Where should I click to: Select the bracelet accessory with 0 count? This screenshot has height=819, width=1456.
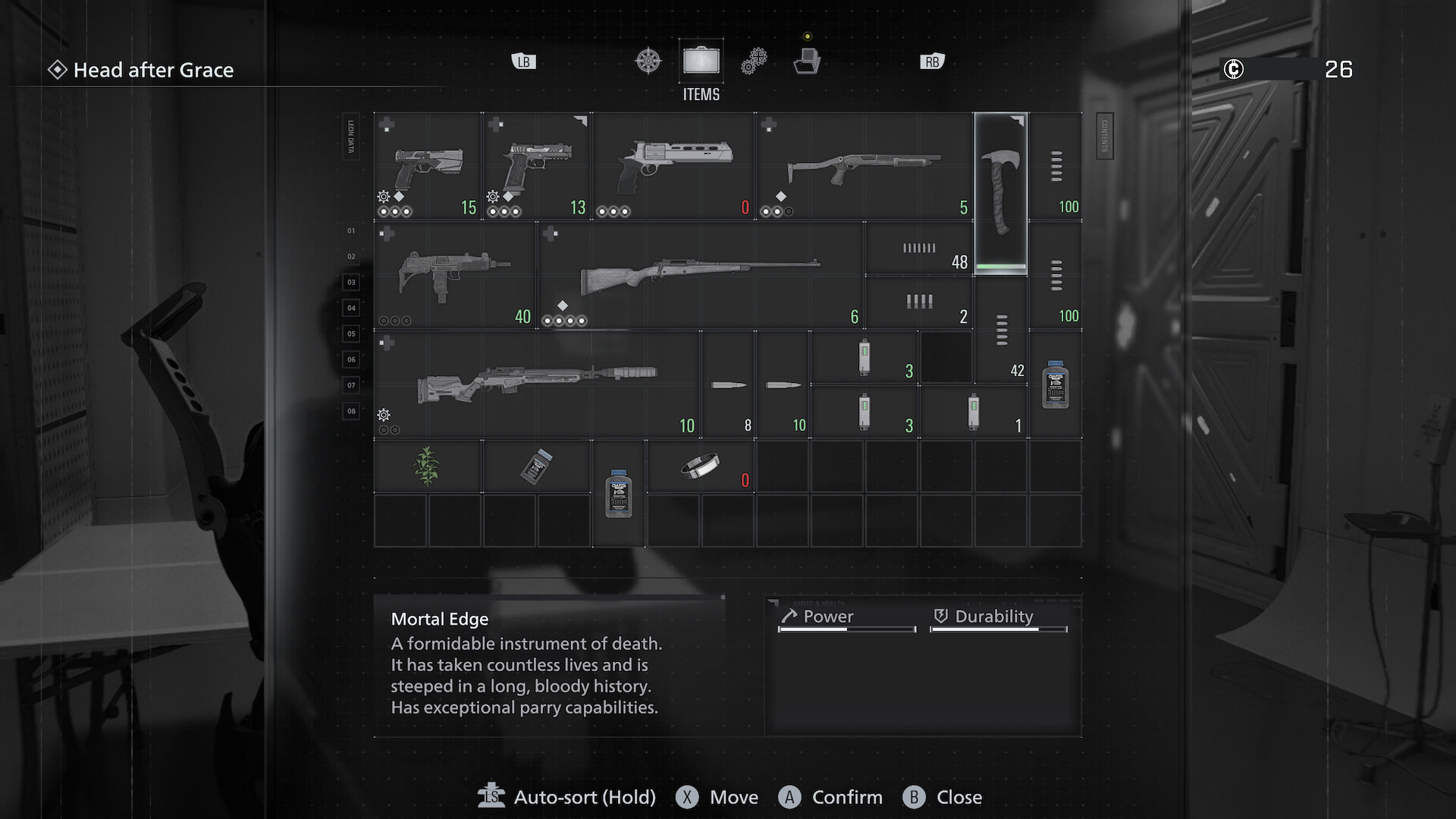tap(701, 466)
